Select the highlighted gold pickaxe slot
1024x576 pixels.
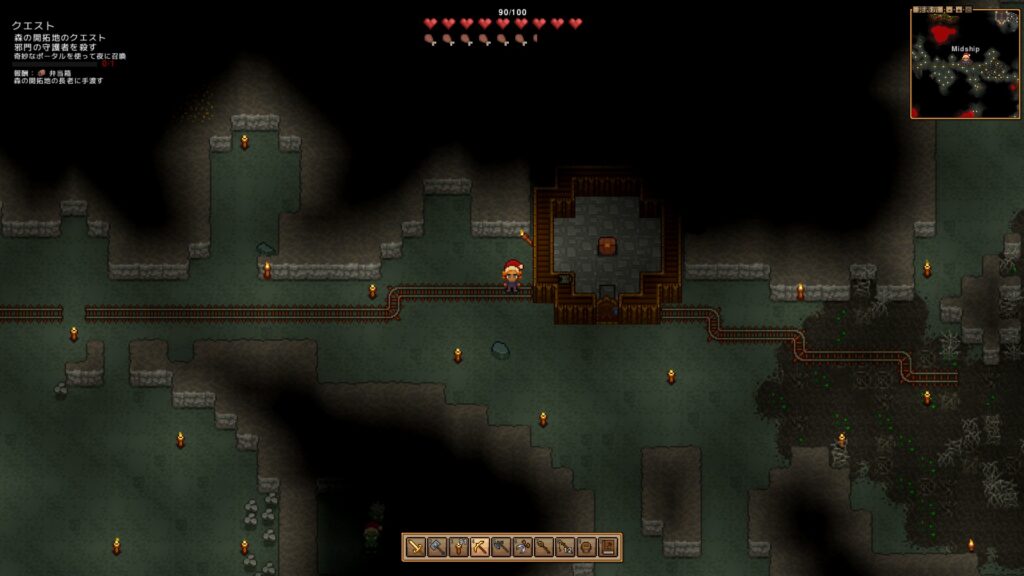tap(479, 547)
